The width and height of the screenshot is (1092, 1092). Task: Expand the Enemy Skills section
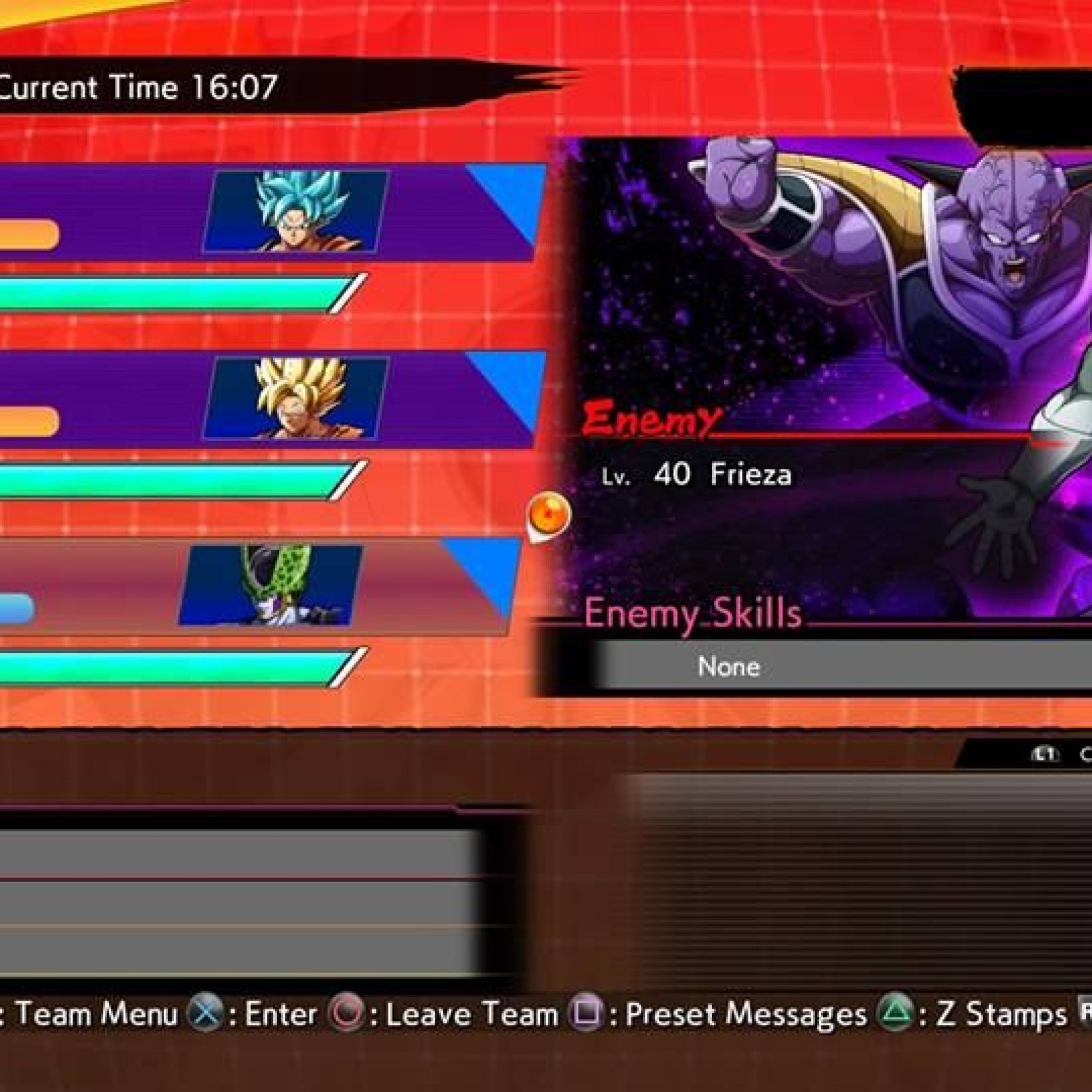(693, 613)
